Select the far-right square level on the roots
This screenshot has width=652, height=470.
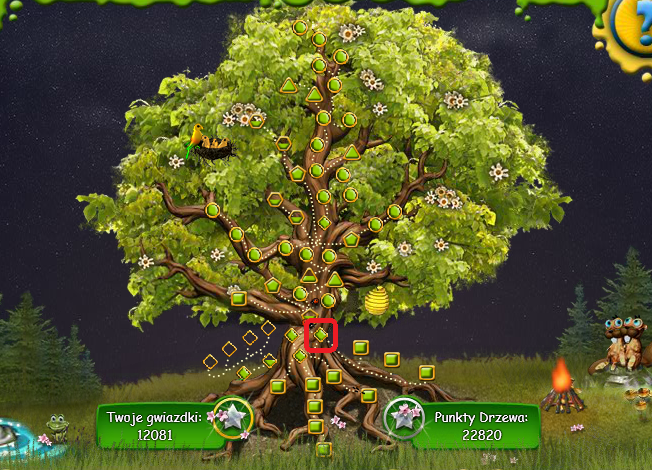point(426,373)
